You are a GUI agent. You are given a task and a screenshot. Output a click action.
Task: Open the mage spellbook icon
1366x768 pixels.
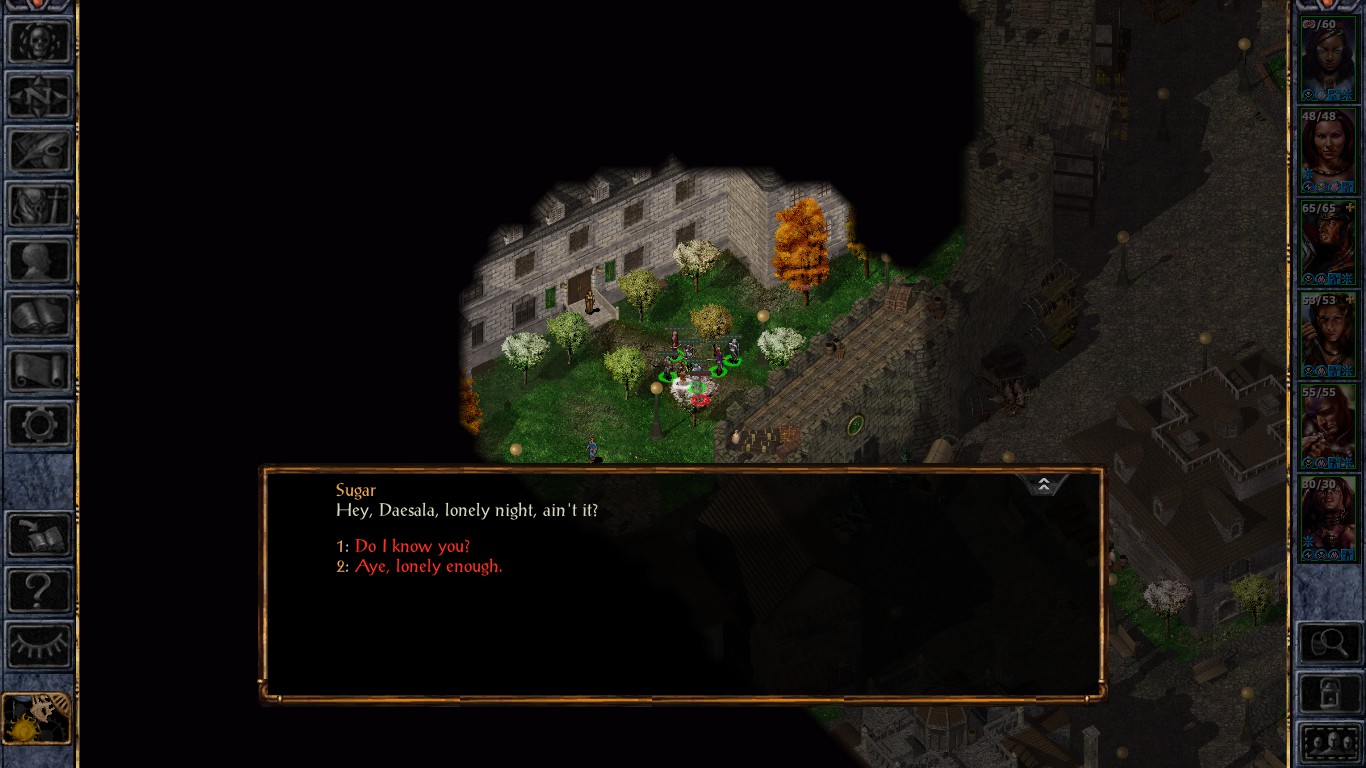tap(40, 316)
